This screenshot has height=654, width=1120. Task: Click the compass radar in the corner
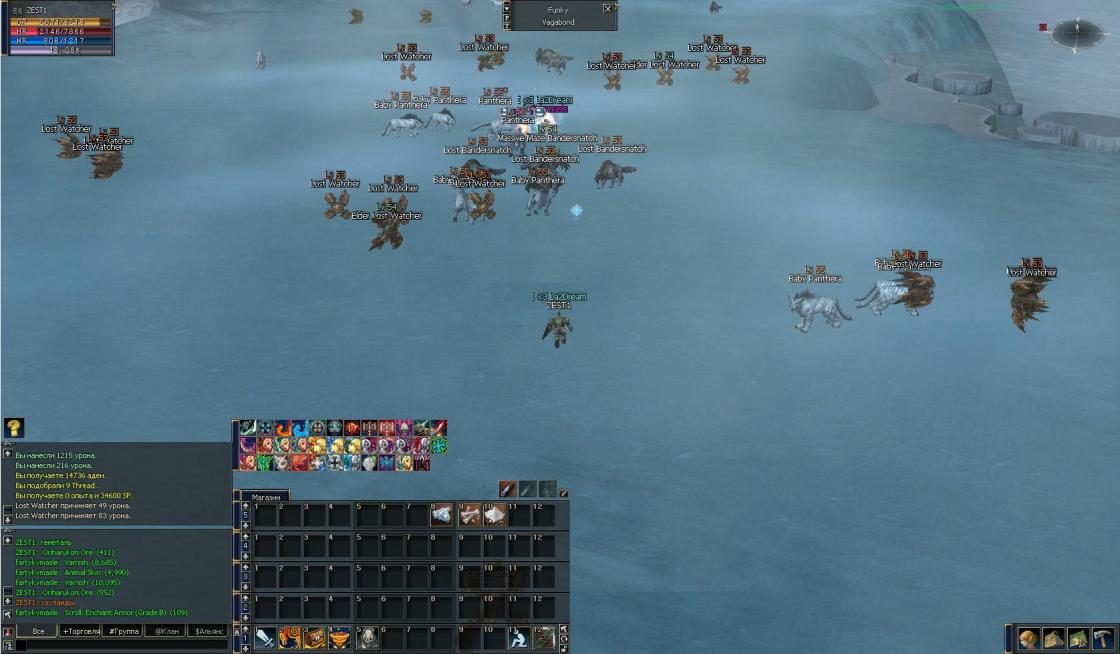1076,32
